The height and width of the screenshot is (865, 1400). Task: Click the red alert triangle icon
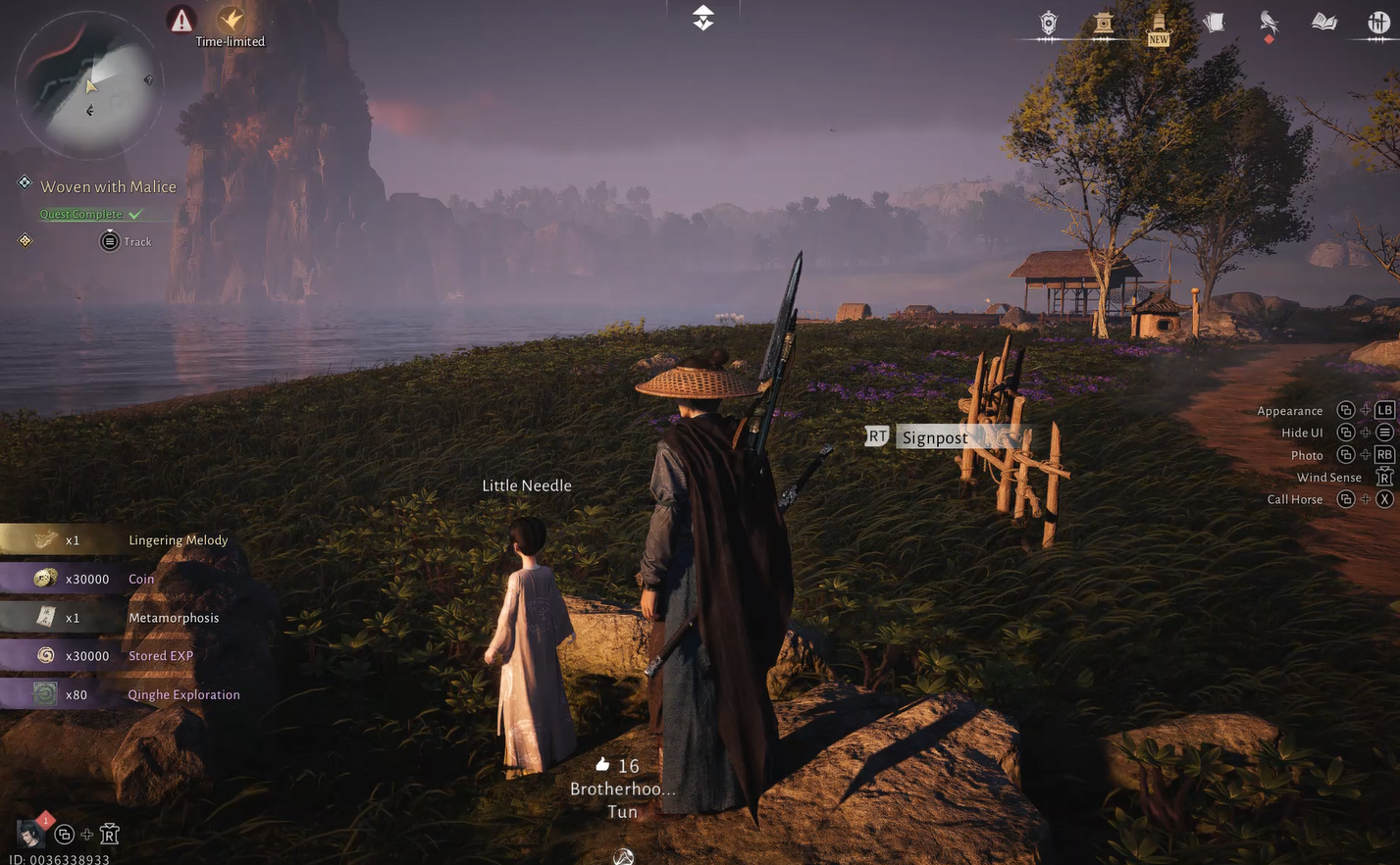181,20
